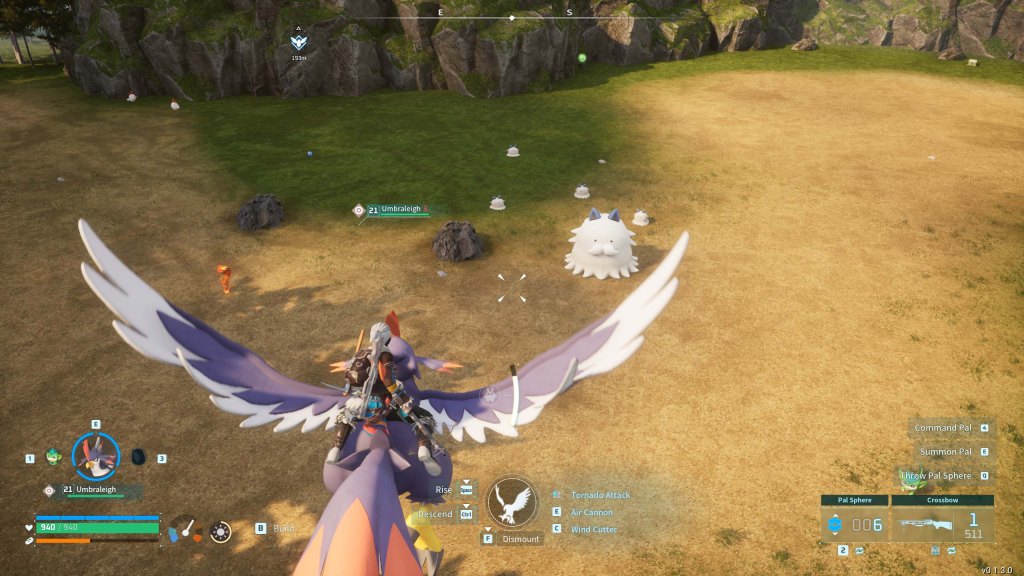This screenshot has width=1024, height=576.
Task: Click the time-of-day sun dial icon
Action: tap(221, 531)
